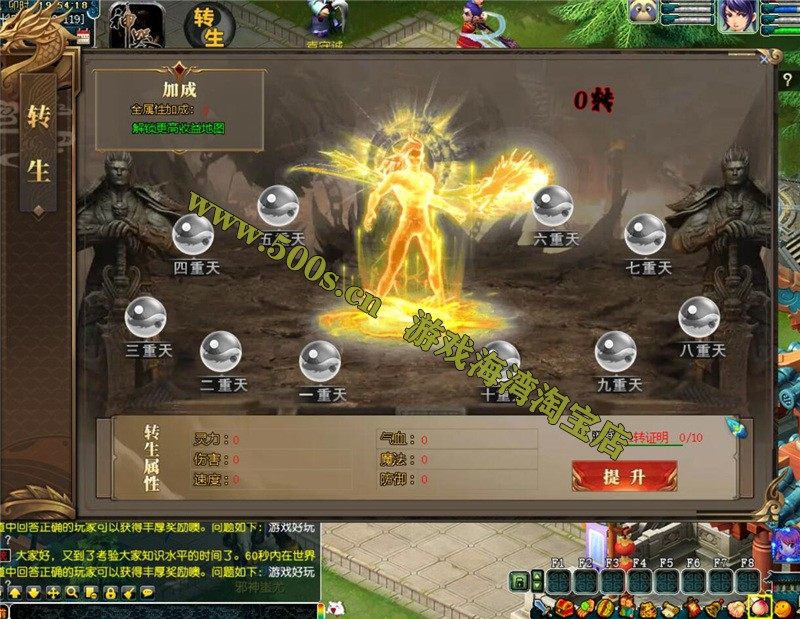Pick the 八重天 orb
The width and height of the screenshot is (800, 619).
point(699,318)
